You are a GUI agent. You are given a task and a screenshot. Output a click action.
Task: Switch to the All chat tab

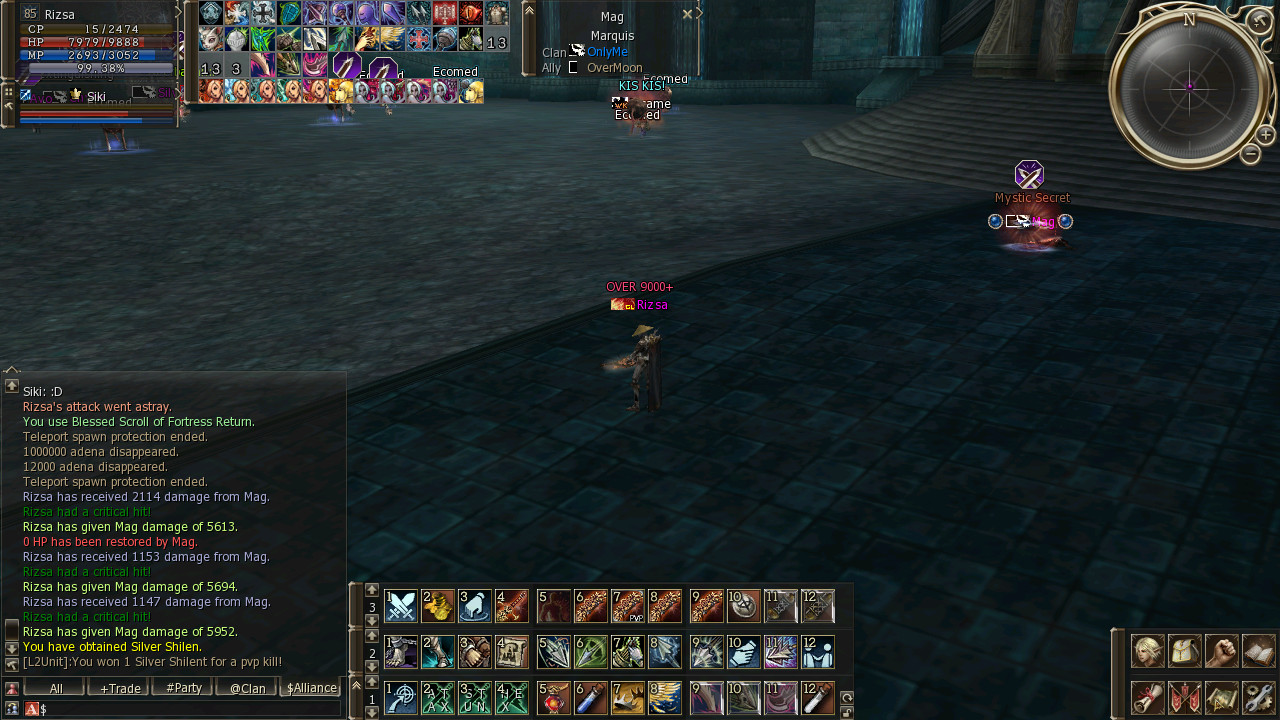(55, 688)
